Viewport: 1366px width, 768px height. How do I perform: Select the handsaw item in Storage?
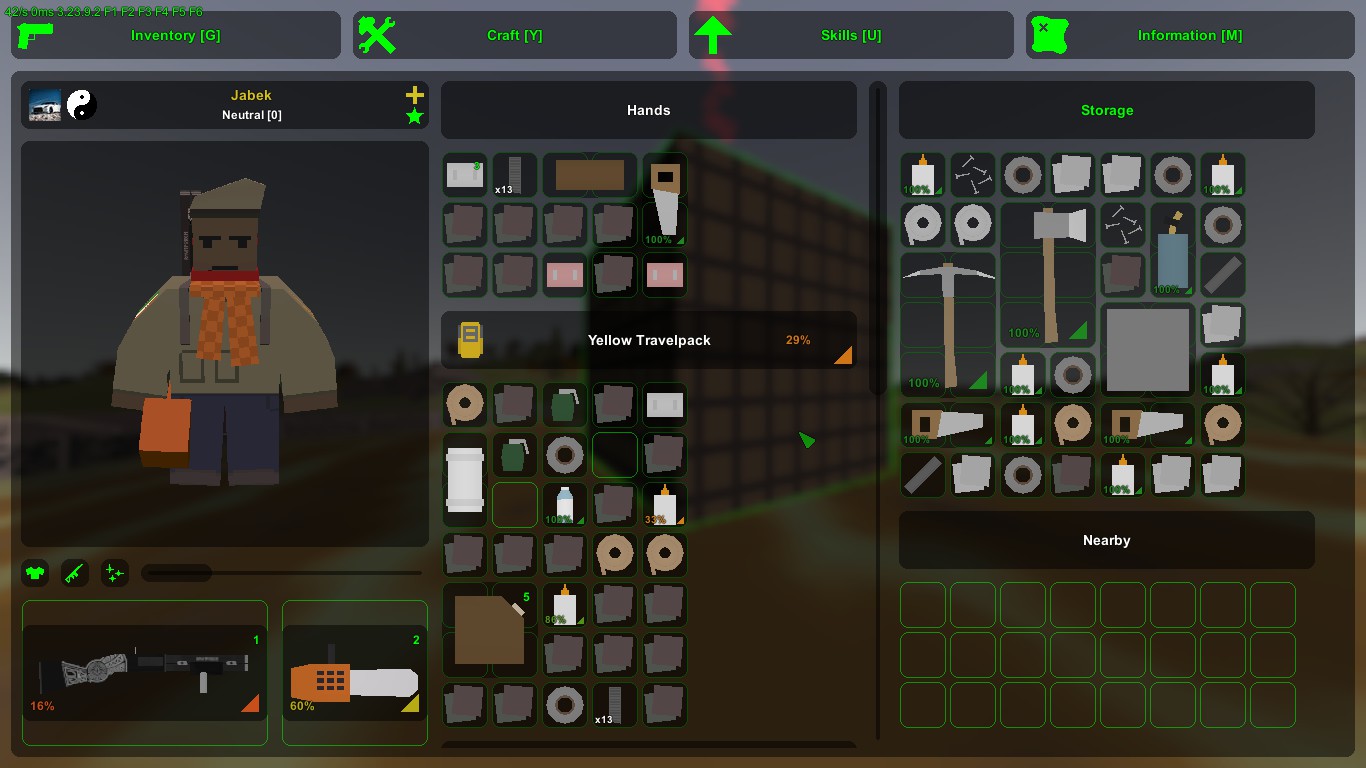[947, 424]
